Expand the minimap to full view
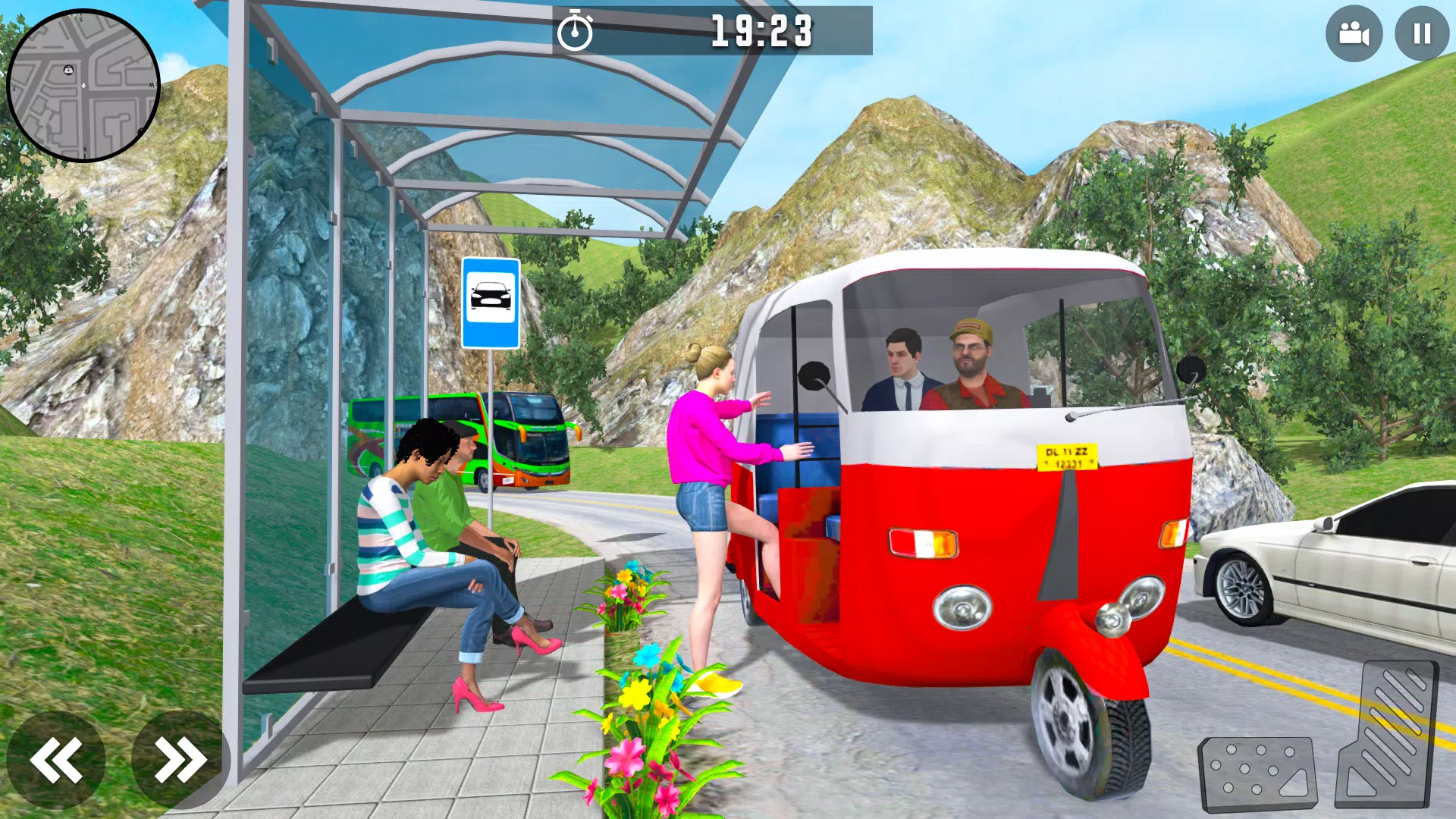The width and height of the screenshot is (1456, 819). pyautogui.click(x=85, y=85)
